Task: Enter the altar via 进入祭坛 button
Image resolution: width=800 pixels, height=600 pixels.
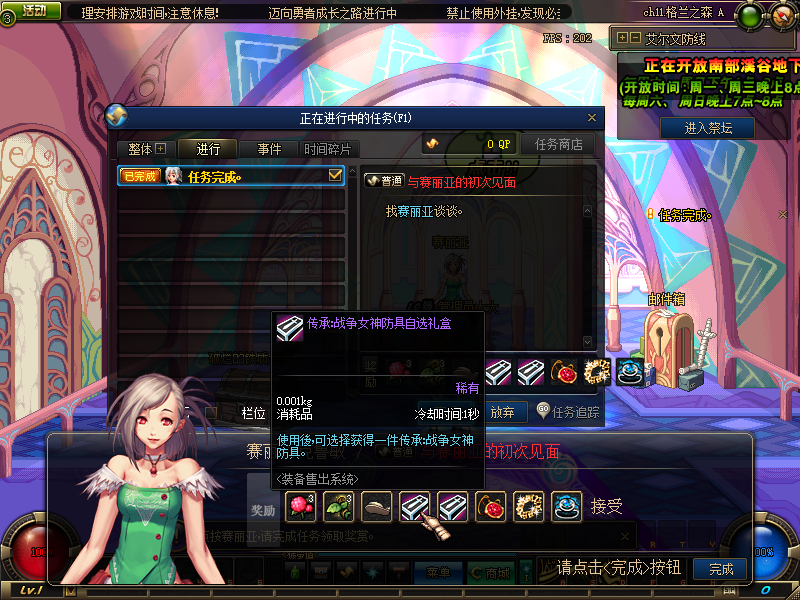Action: click(x=708, y=128)
